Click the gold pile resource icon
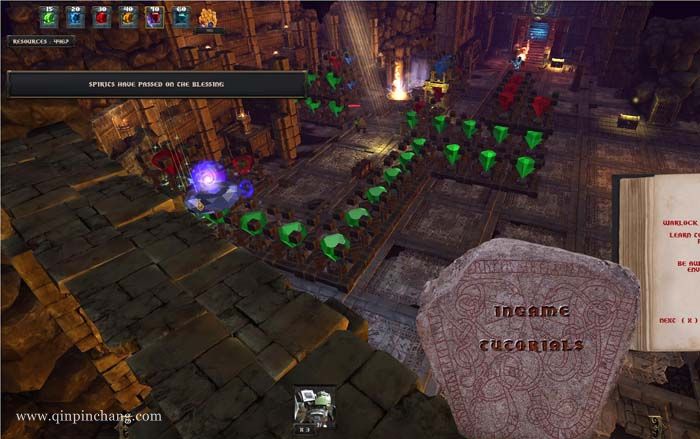Screen dimensions: 700x439 click(209, 18)
